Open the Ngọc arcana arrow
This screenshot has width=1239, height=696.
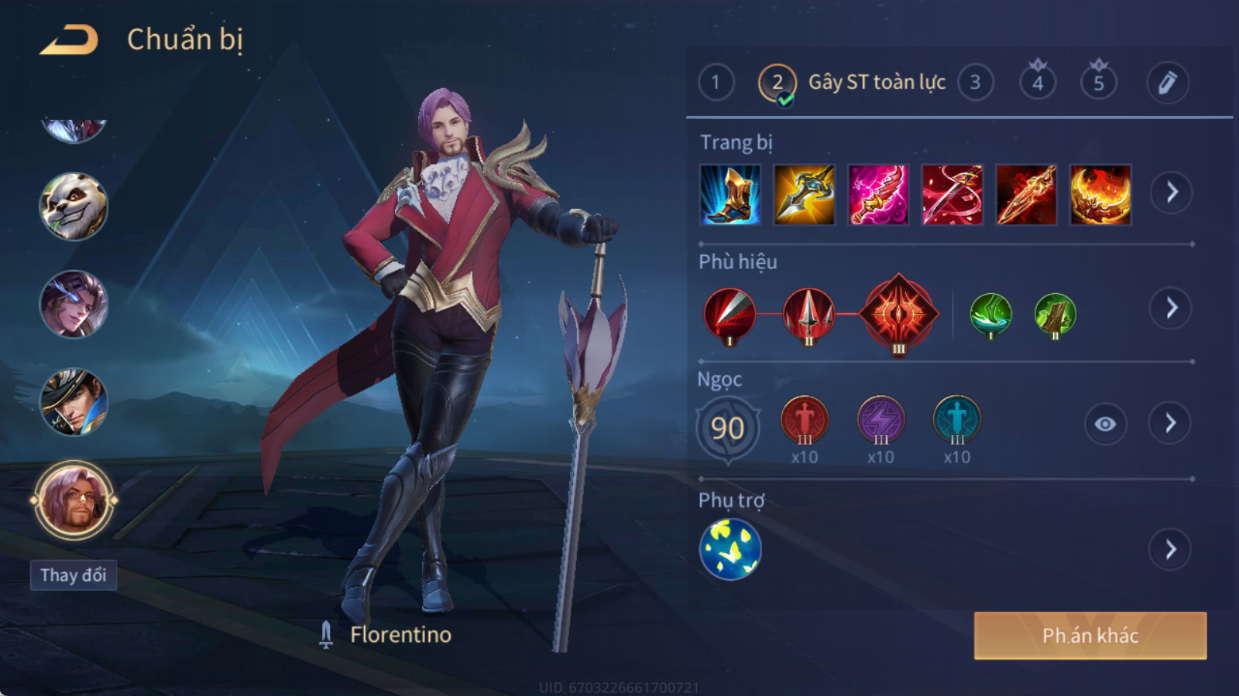click(x=1171, y=424)
